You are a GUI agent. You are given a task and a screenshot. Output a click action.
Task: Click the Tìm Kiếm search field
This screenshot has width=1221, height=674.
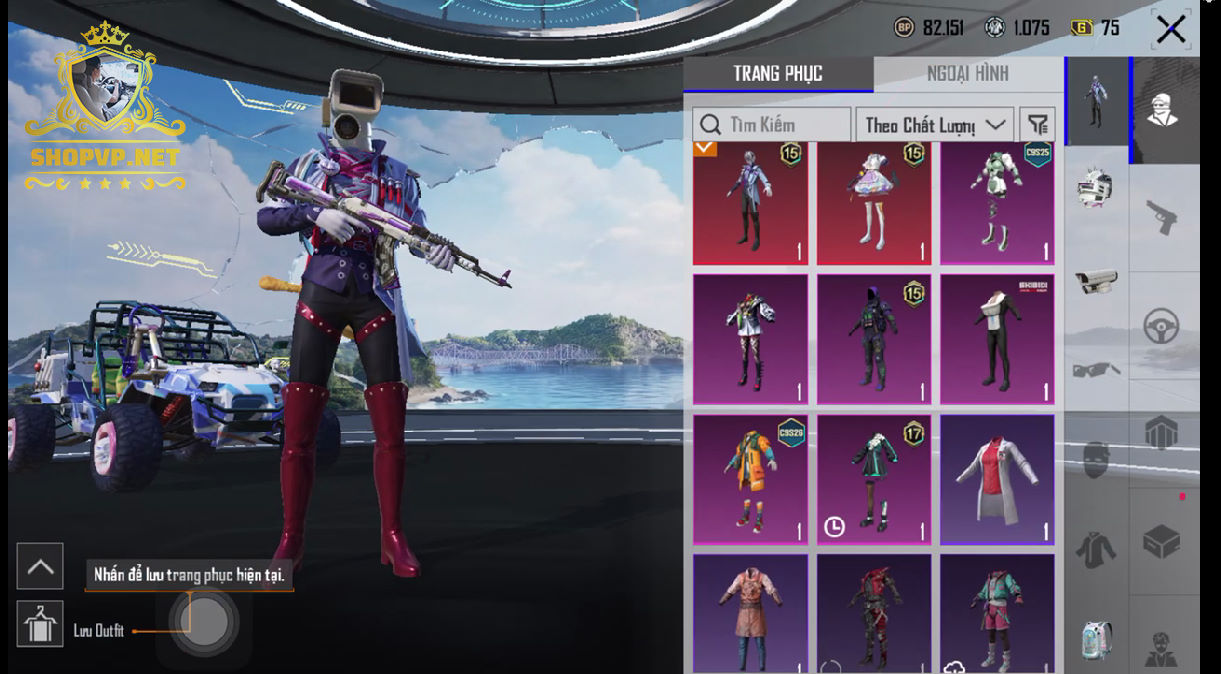[772, 125]
